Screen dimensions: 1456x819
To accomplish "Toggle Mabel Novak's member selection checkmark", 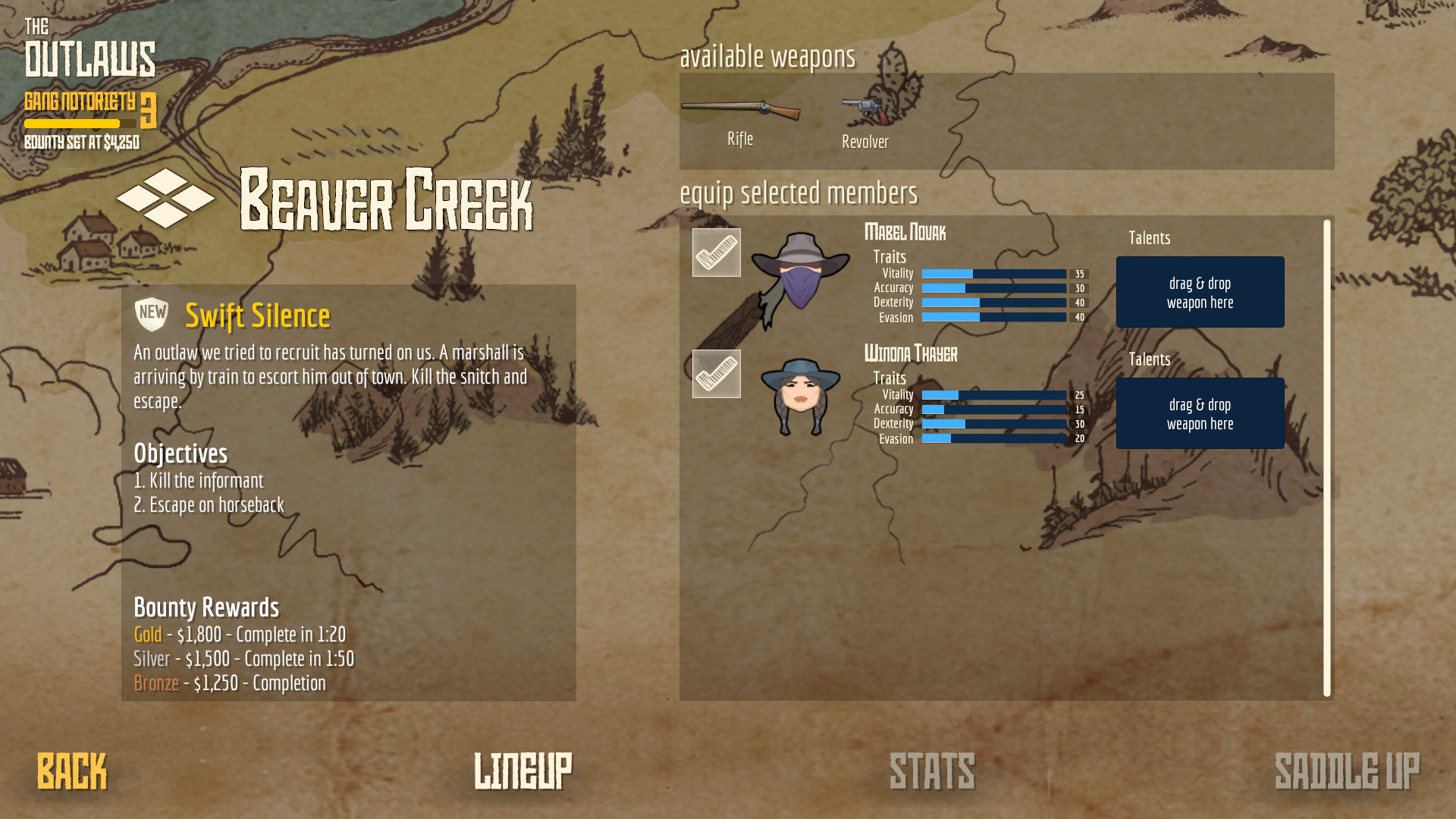I will (716, 253).
